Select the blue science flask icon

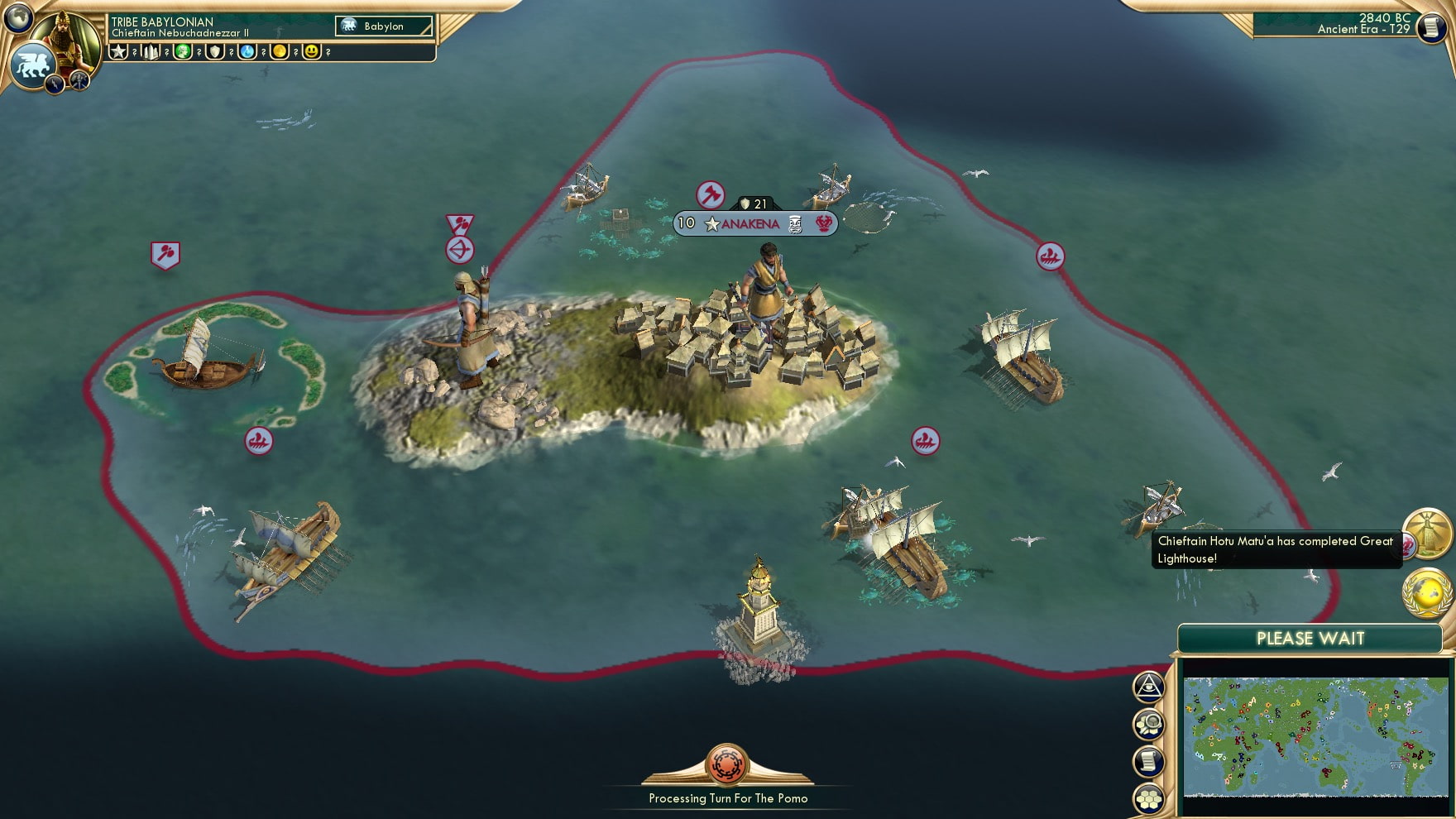[x=247, y=51]
